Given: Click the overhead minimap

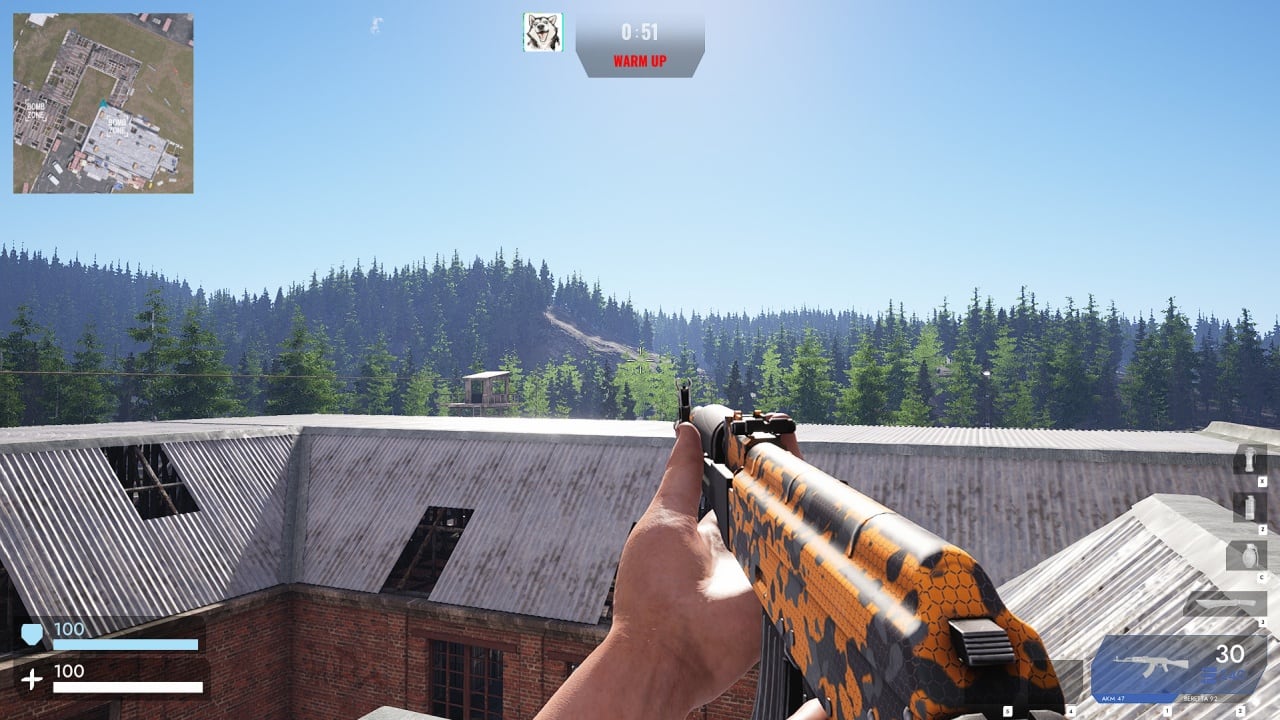Looking at the screenshot, I should 103,103.
